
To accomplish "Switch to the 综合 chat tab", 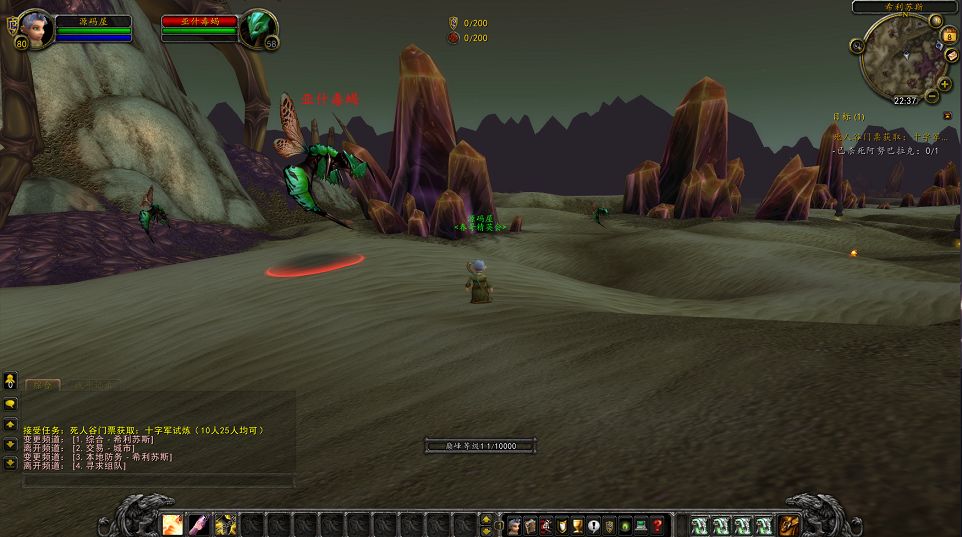I will (x=42, y=384).
